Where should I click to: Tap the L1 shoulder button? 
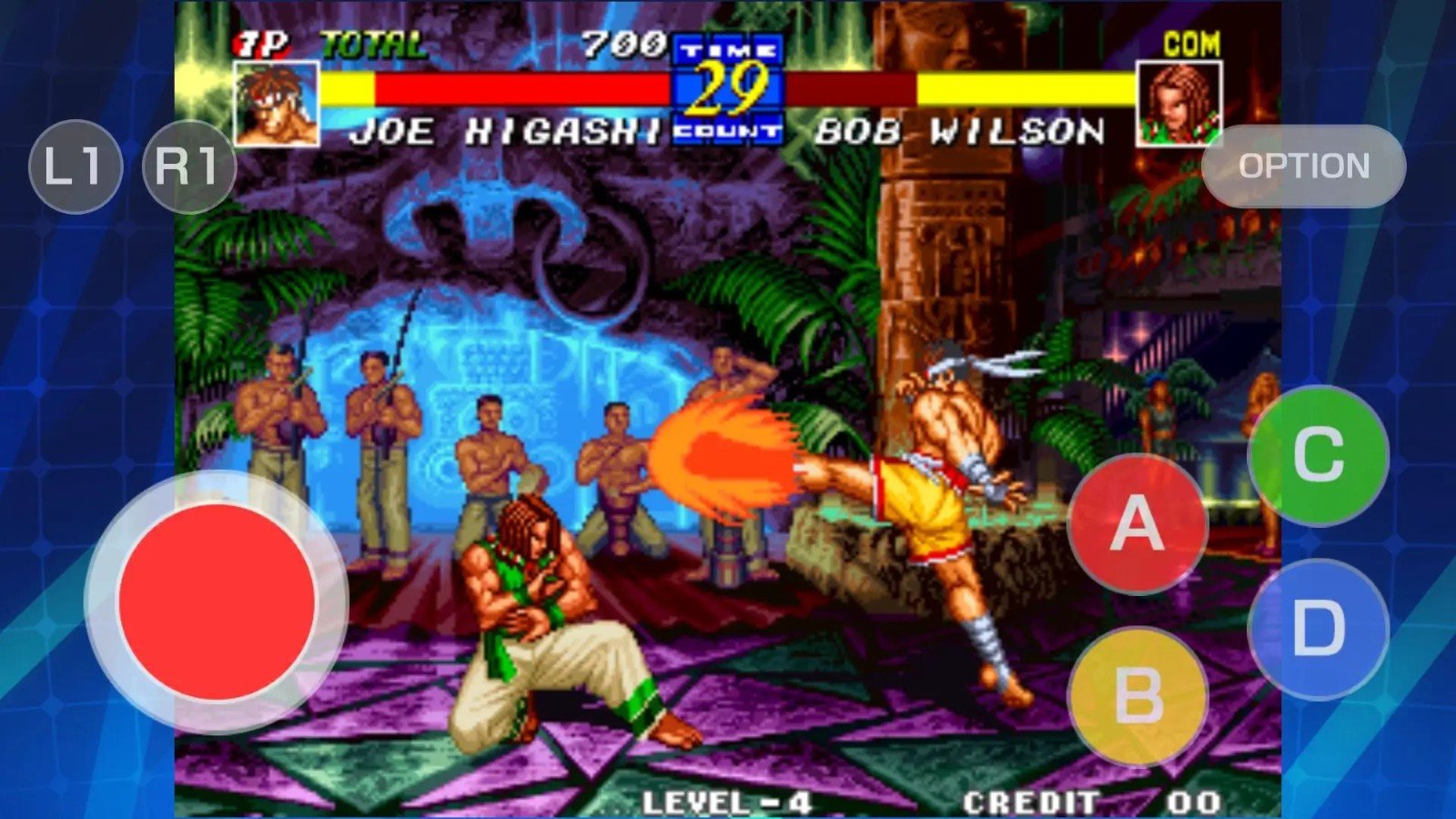(x=75, y=167)
